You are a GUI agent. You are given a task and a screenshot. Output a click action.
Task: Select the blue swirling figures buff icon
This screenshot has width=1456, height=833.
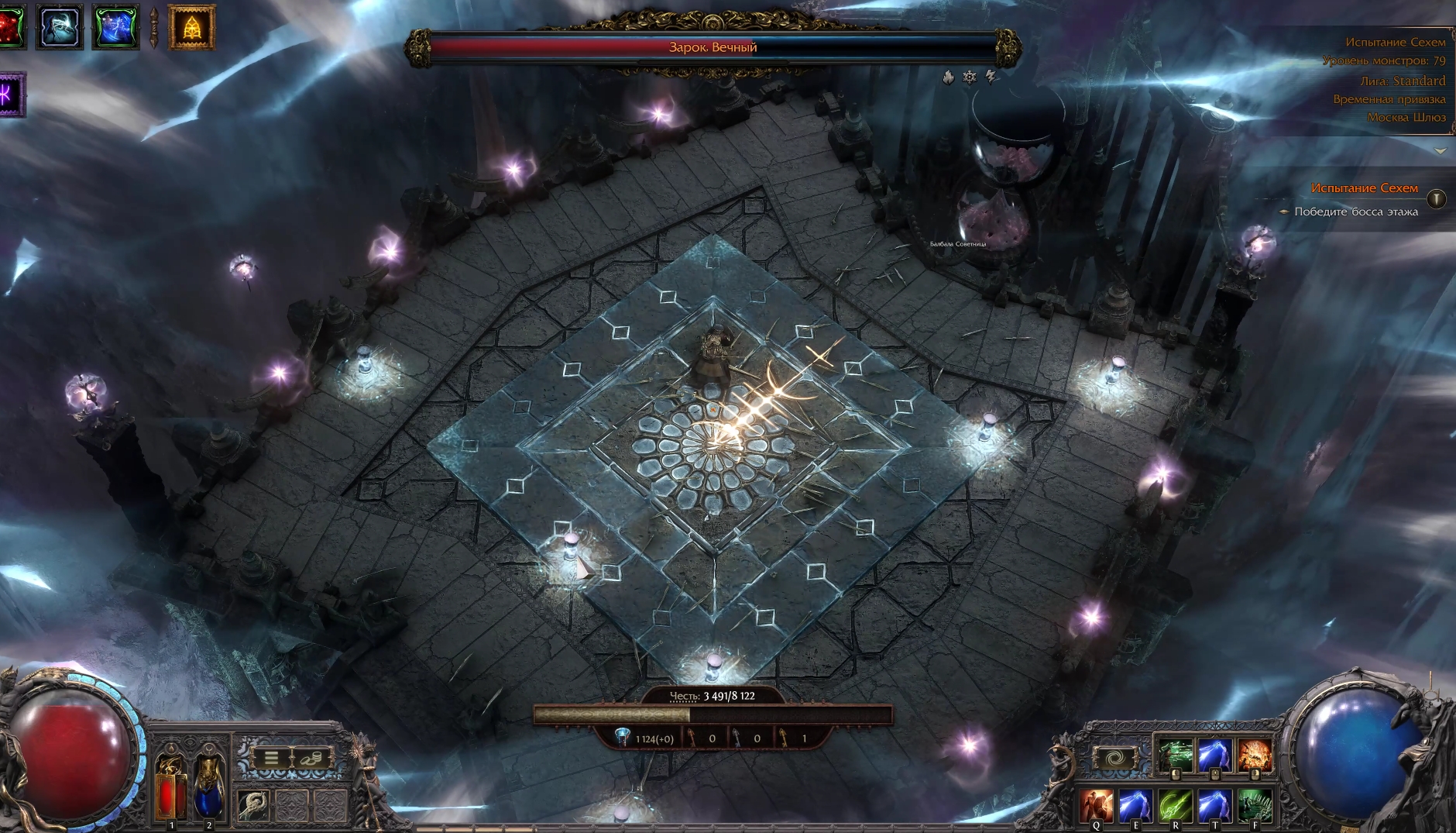coord(116,26)
